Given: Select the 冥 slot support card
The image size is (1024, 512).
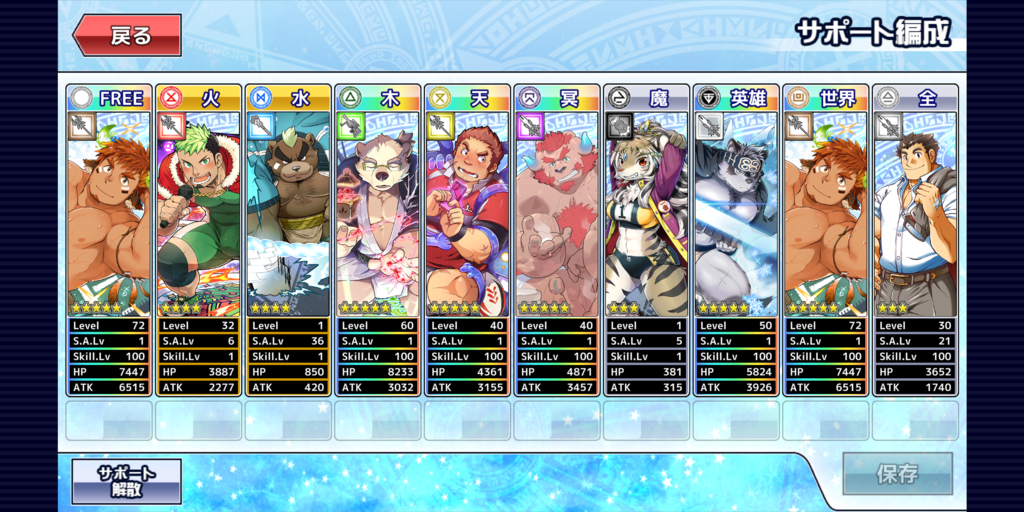Looking at the screenshot, I should (x=557, y=215).
